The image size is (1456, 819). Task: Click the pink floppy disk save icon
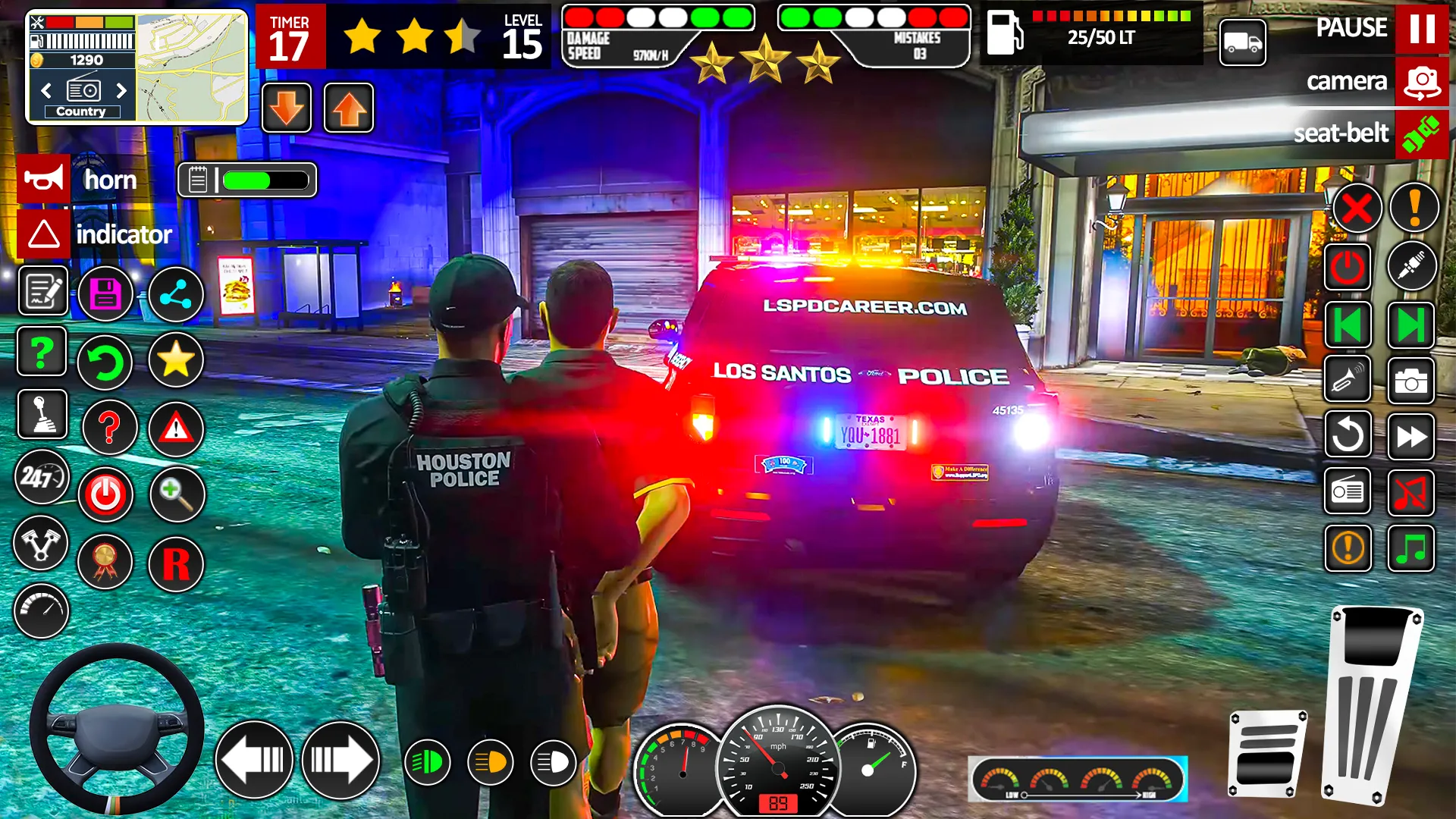pos(105,293)
